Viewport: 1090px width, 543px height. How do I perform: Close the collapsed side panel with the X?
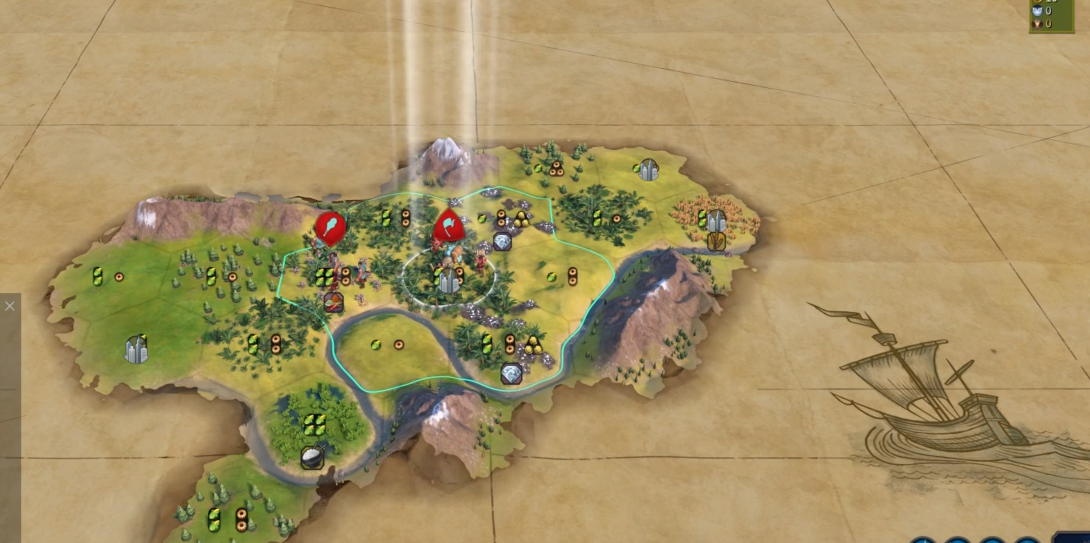(9, 306)
